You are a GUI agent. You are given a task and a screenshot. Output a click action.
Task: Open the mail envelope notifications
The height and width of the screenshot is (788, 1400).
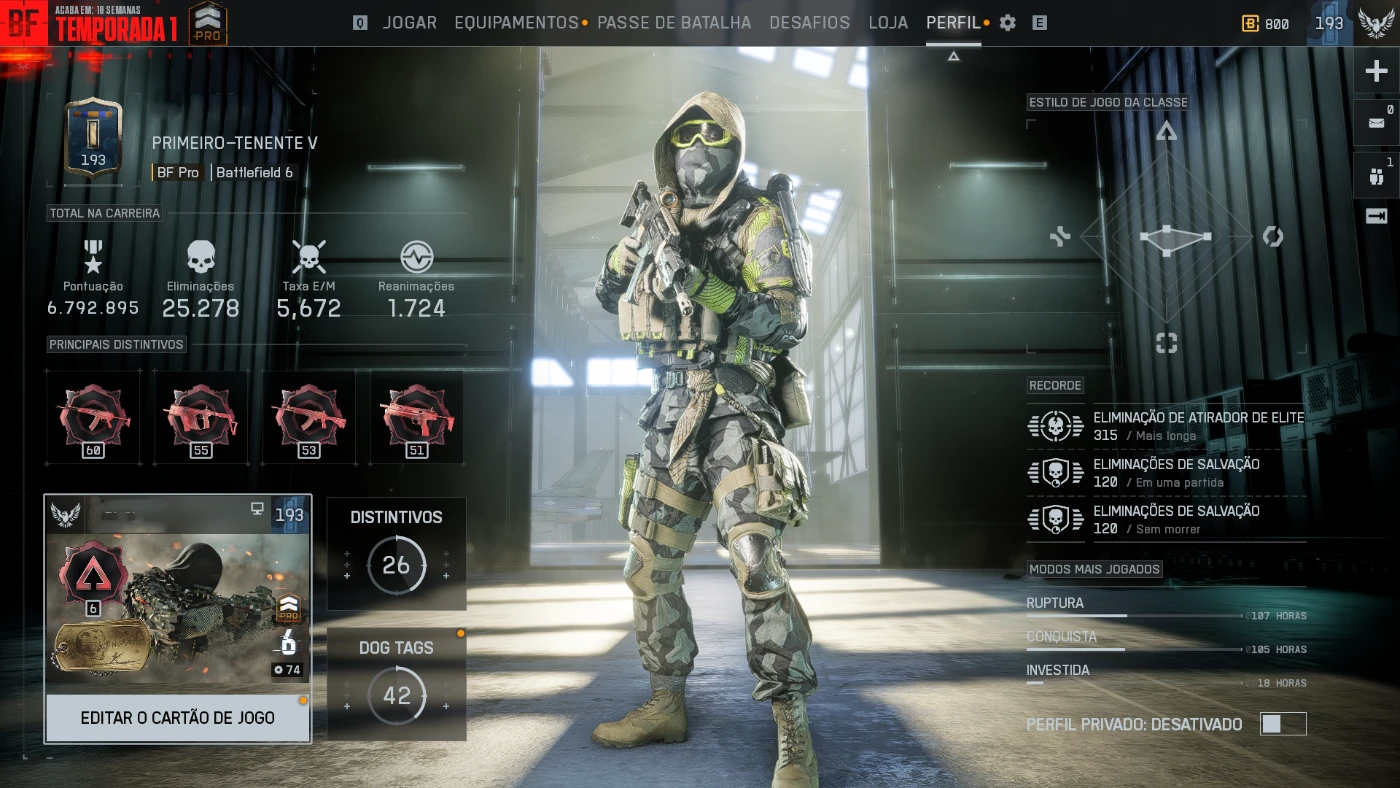1377,123
